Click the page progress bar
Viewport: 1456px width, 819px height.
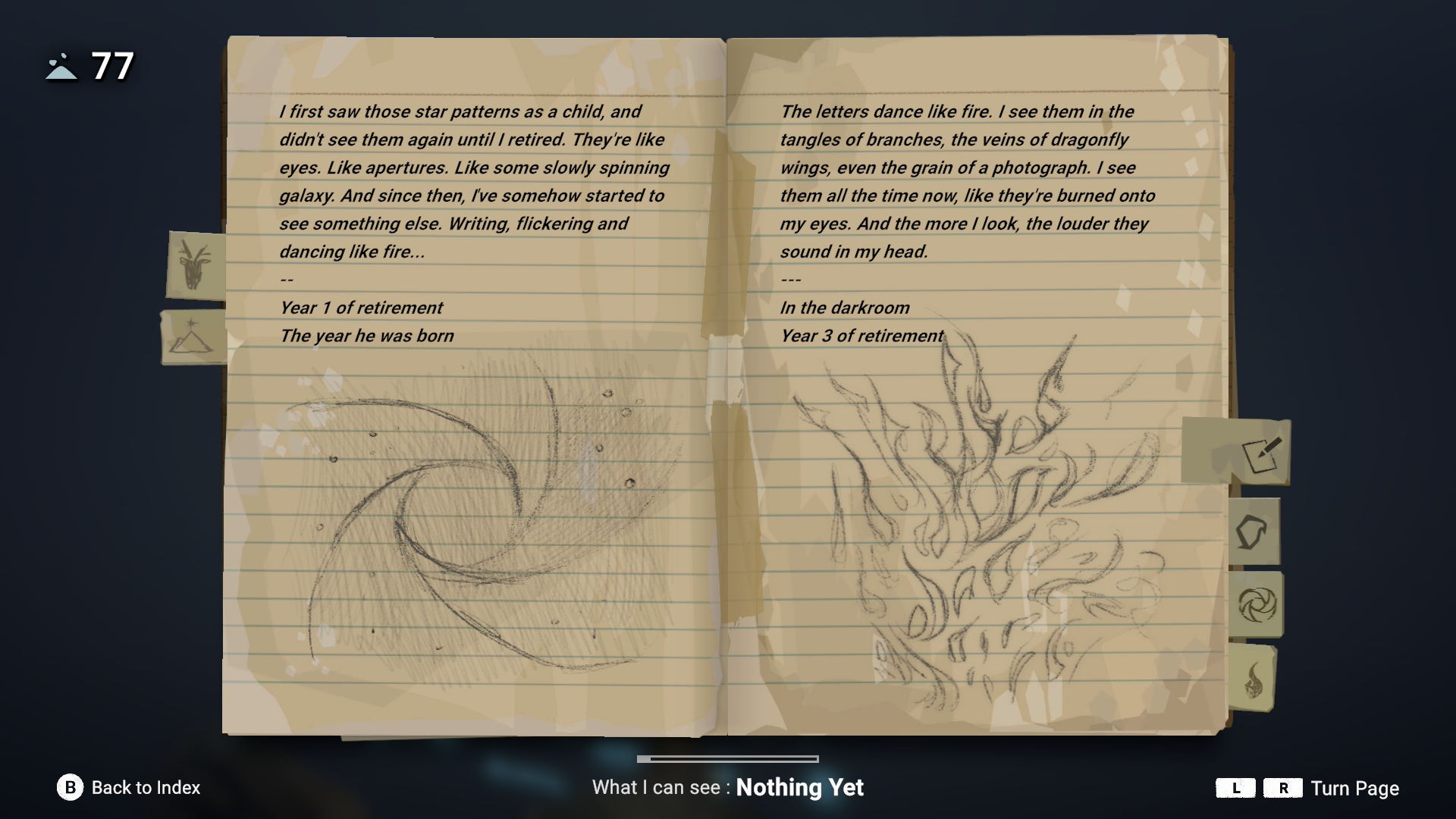click(x=728, y=758)
